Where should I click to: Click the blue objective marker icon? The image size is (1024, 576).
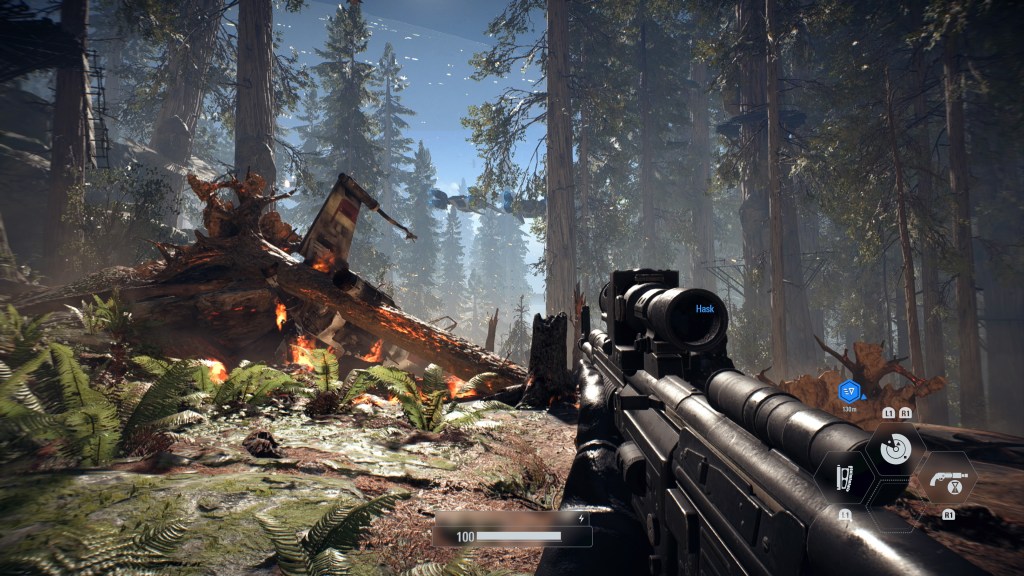pyautogui.click(x=850, y=391)
